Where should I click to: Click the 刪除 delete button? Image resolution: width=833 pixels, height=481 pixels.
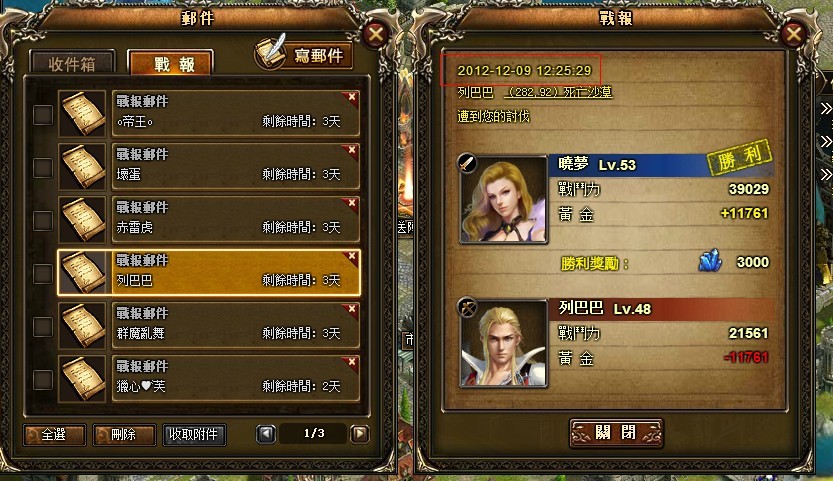point(124,435)
